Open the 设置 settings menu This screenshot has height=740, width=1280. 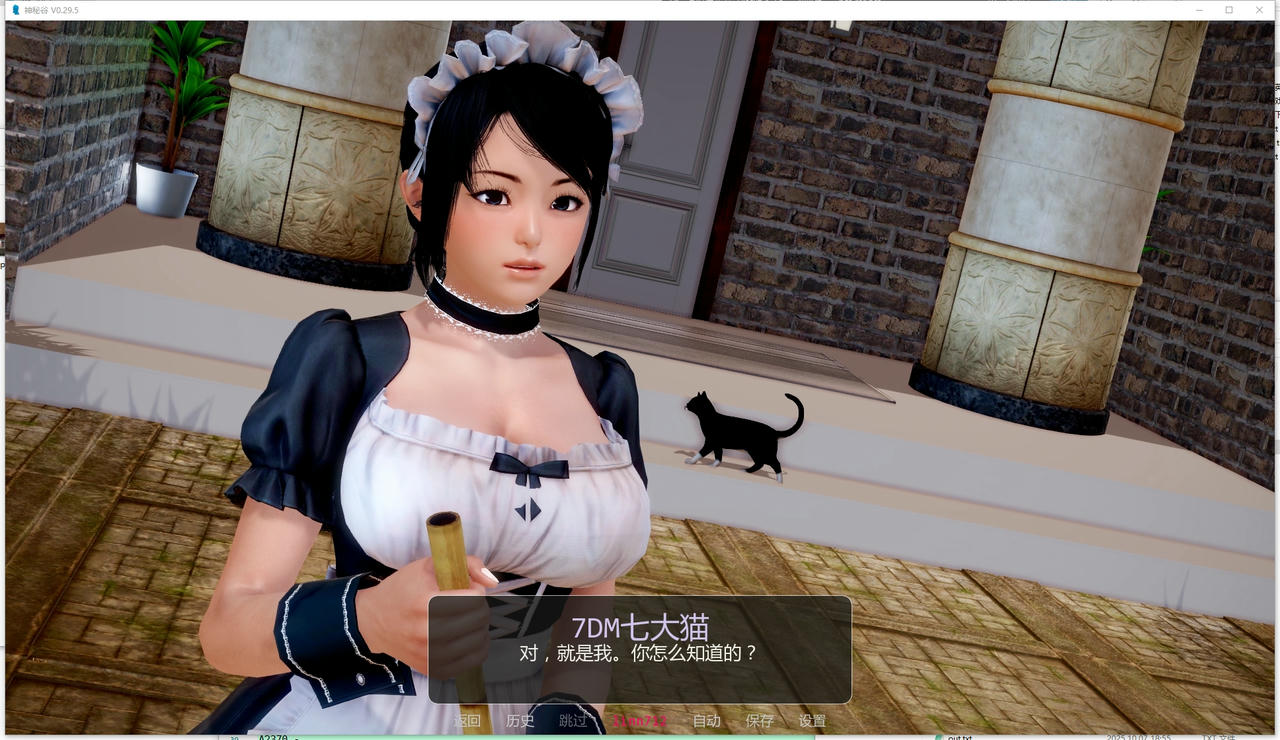(x=814, y=720)
